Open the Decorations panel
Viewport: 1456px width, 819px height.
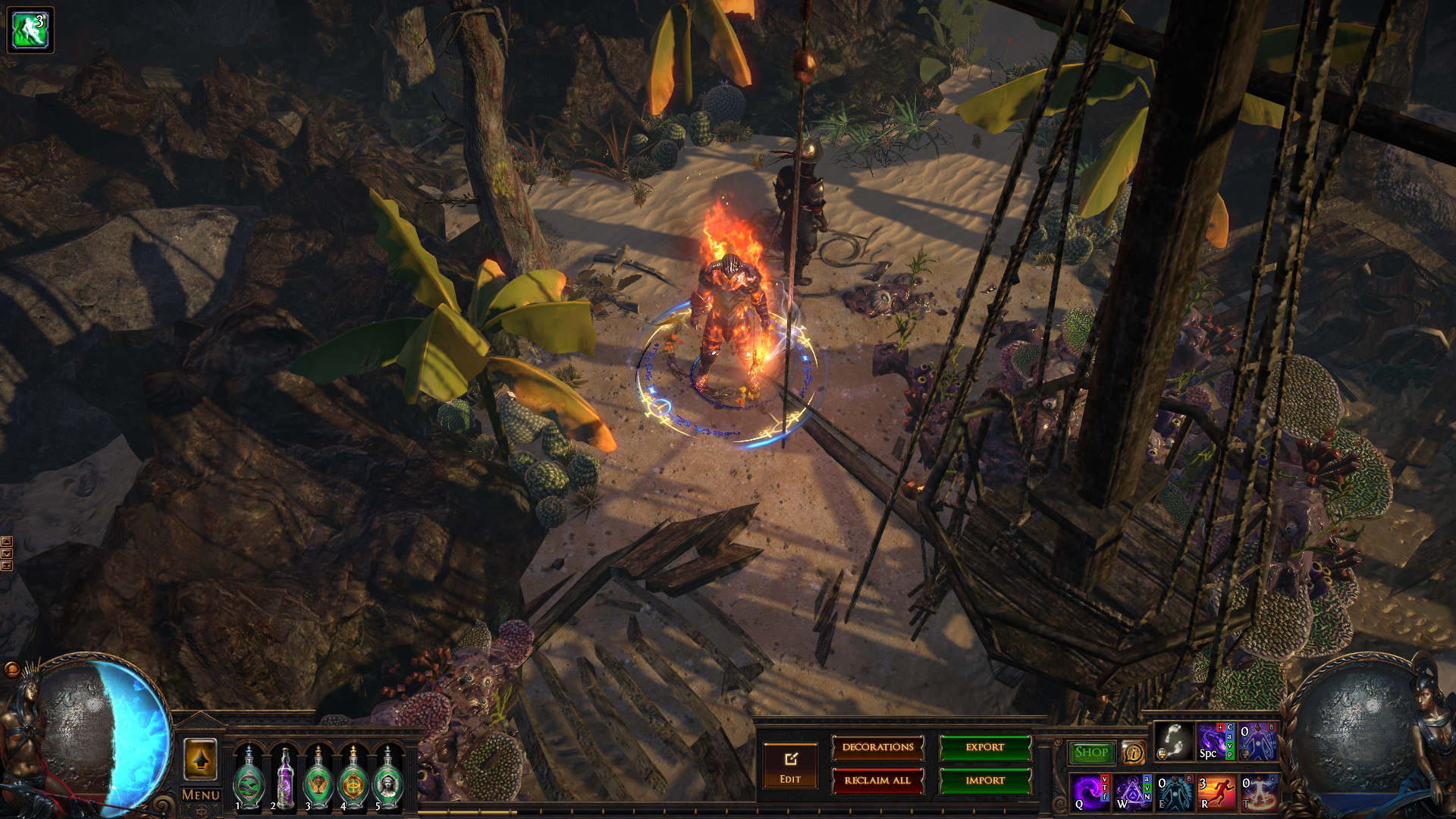(877, 748)
